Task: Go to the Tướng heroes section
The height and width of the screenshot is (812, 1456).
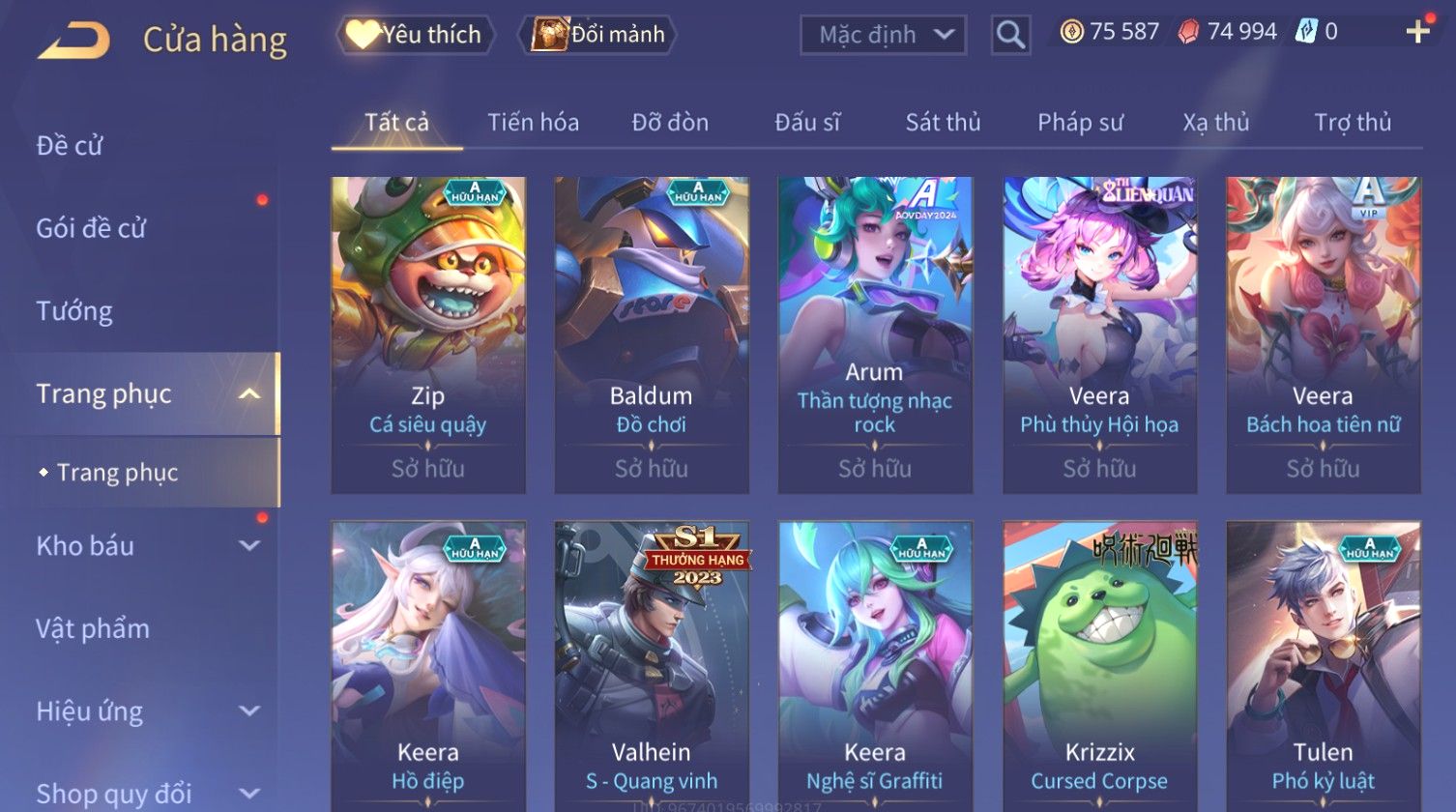Action: pos(74,311)
